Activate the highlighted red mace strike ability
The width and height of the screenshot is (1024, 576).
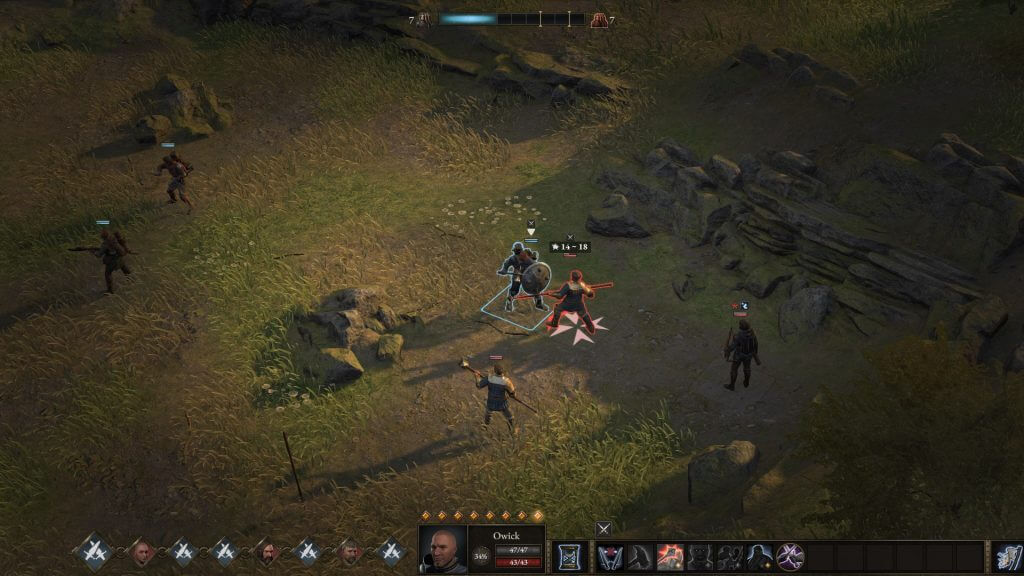point(670,557)
